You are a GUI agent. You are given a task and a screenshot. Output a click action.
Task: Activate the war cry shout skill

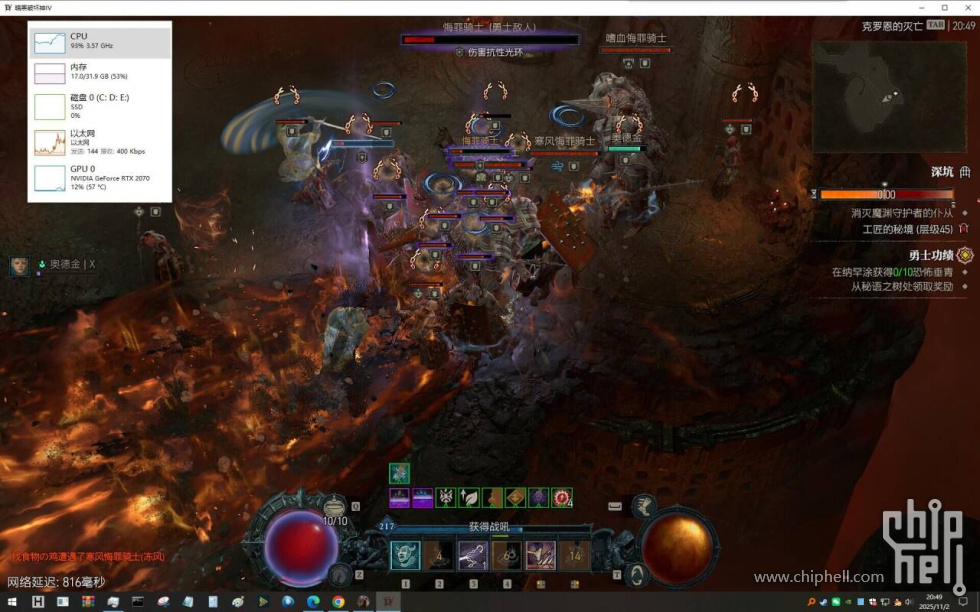(x=405, y=555)
